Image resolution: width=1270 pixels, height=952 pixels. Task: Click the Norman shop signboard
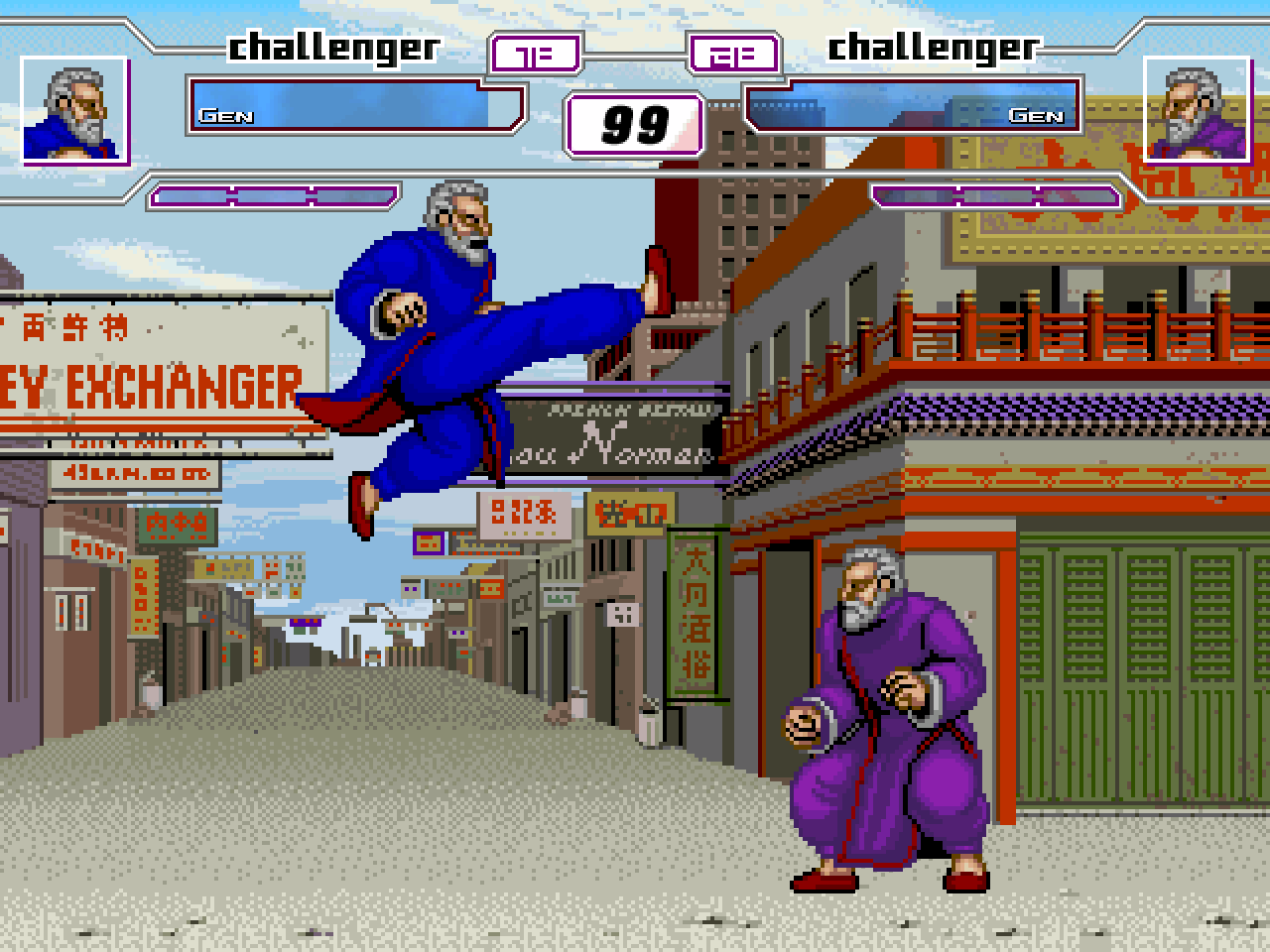tap(615, 436)
